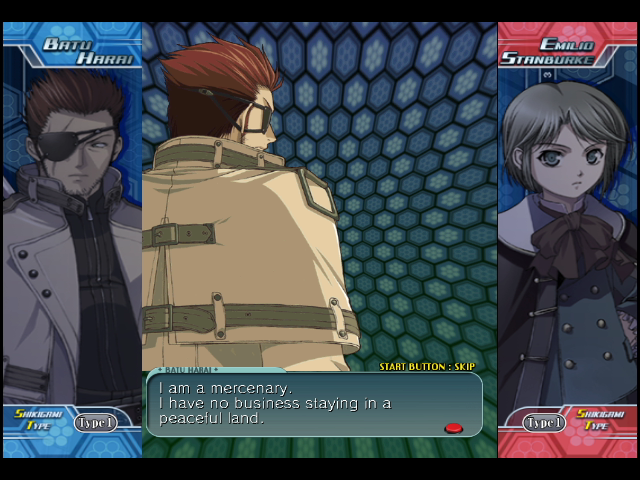Select Emilio Stanburke's Type 1 shikigami badge

click(x=545, y=422)
